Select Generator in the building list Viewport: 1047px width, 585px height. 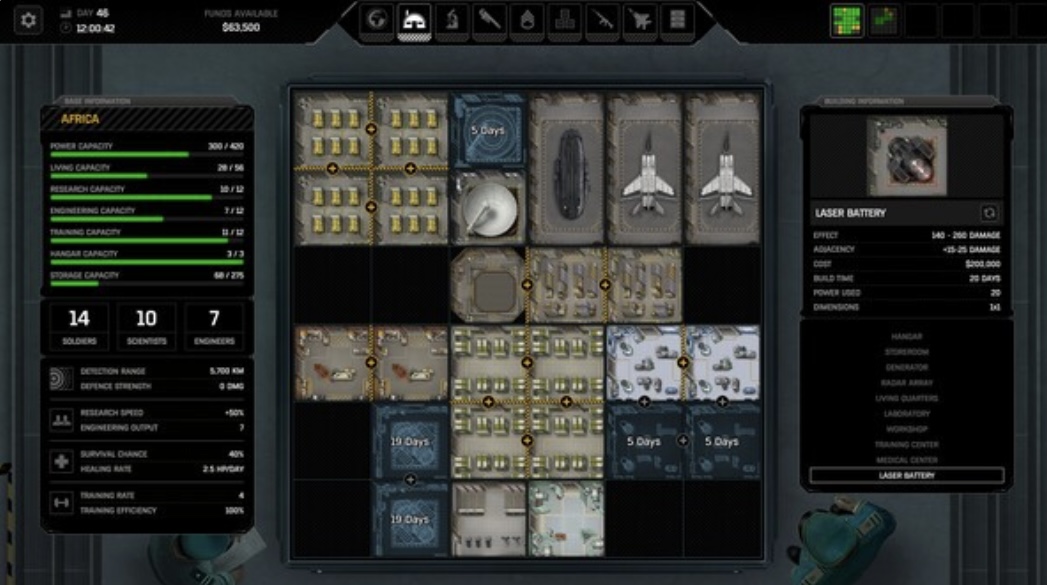coord(907,367)
